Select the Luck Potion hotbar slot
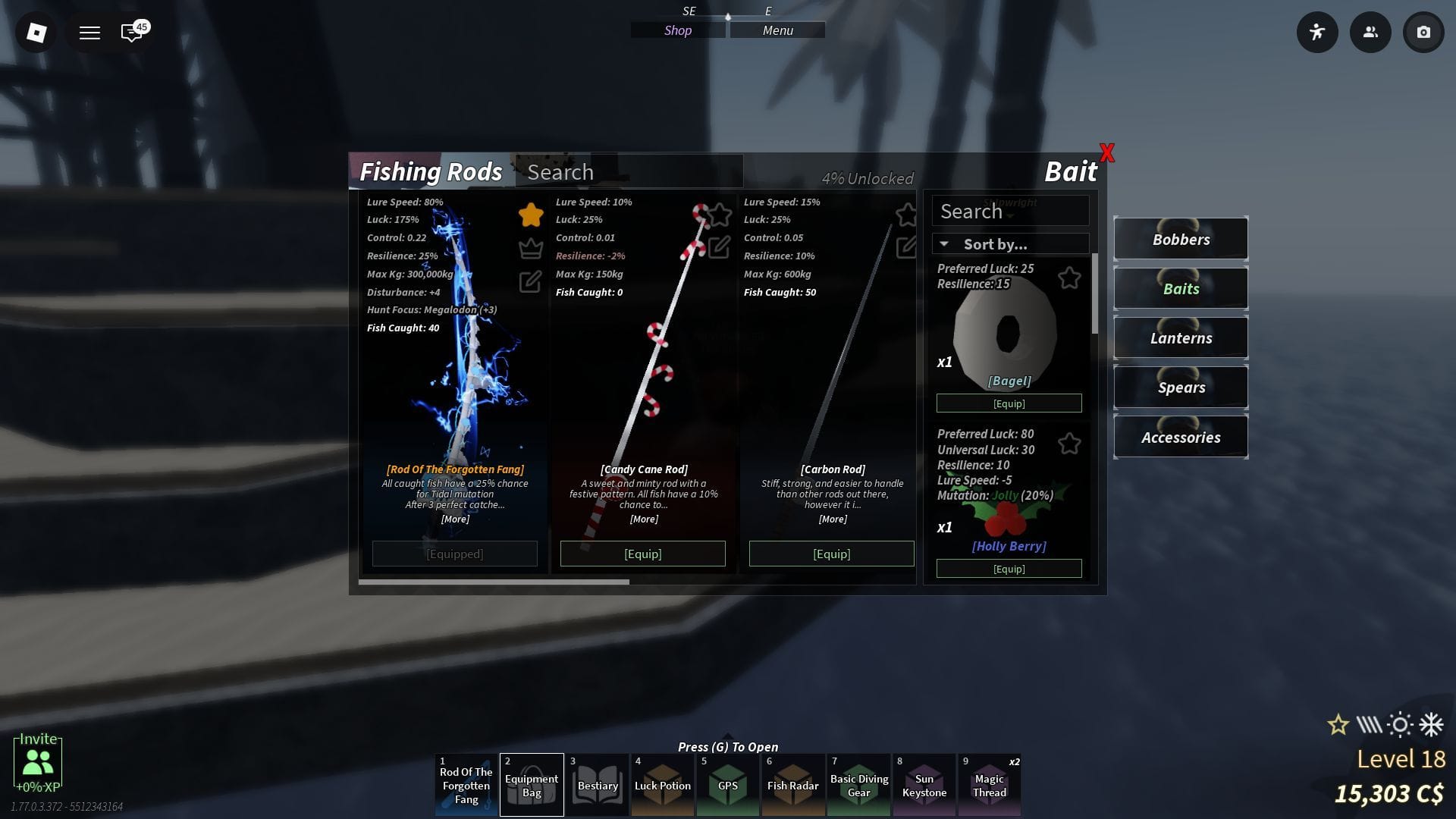This screenshot has width=1456, height=819. [662, 785]
